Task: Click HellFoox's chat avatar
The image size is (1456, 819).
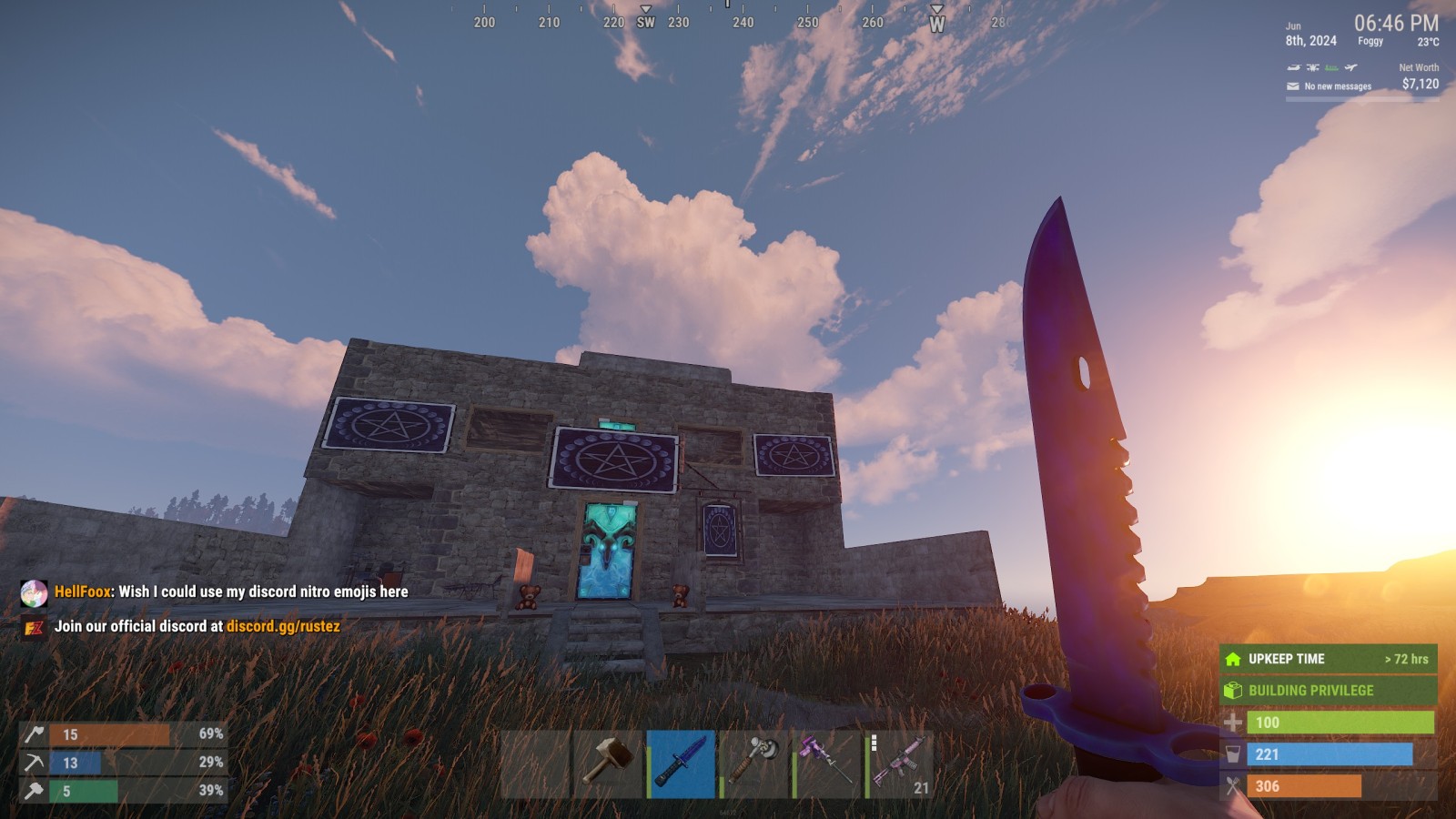Action: pyautogui.click(x=34, y=593)
